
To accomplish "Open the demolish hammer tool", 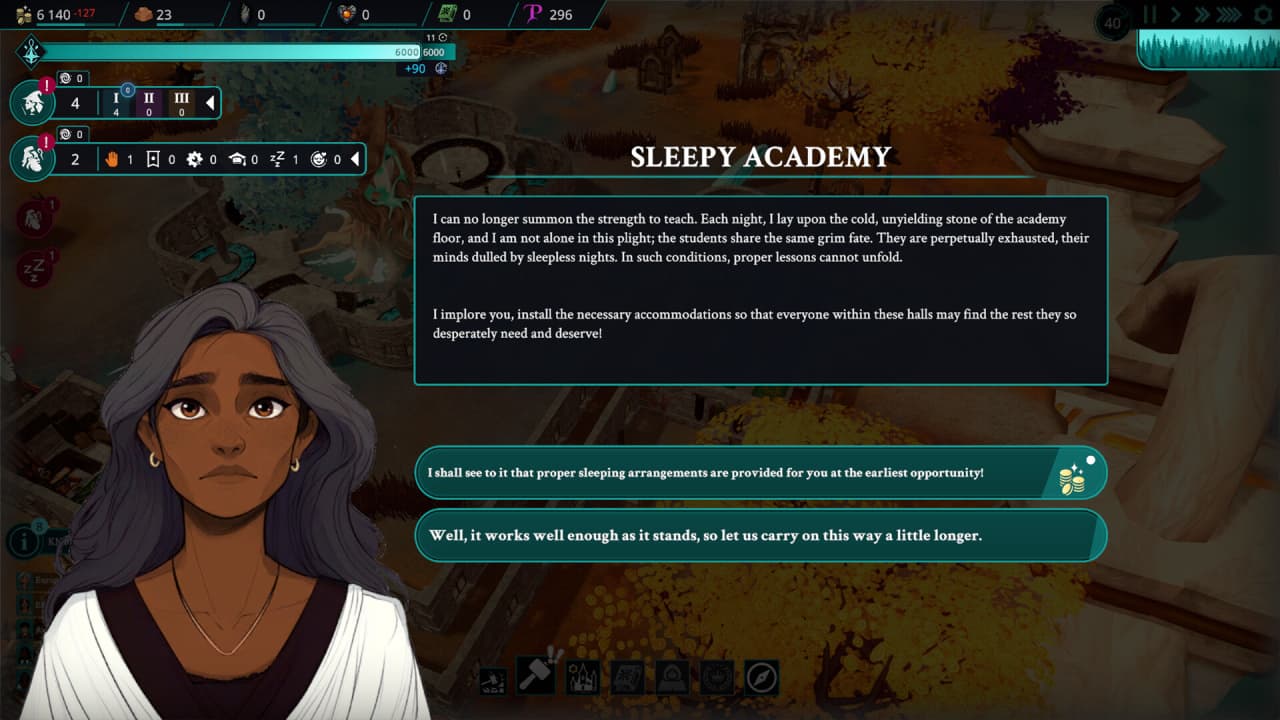I will [493, 679].
